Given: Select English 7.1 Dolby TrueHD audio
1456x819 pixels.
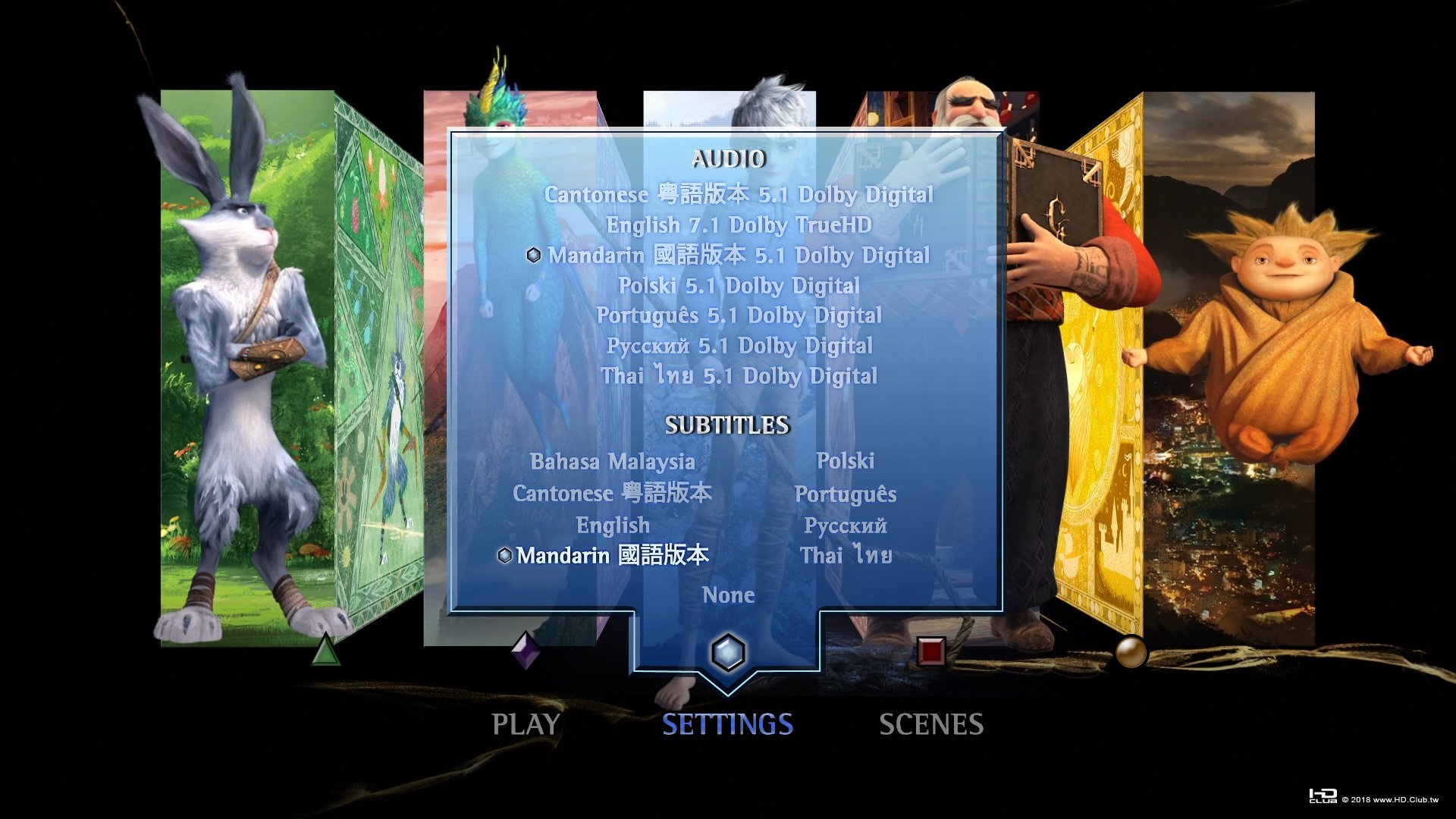Looking at the screenshot, I should (739, 225).
